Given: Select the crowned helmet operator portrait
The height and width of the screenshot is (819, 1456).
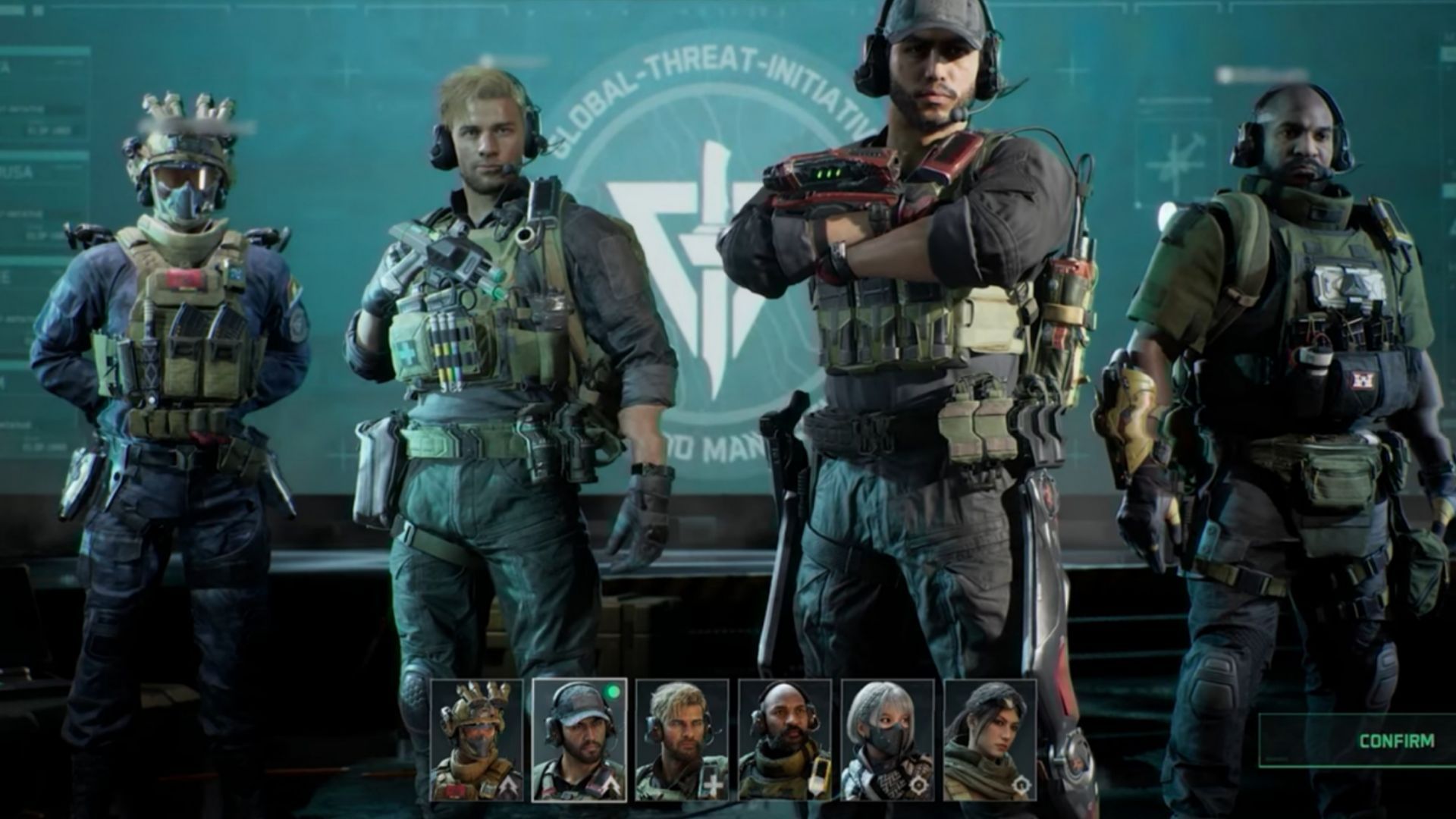Looking at the screenshot, I should (476, 740).
